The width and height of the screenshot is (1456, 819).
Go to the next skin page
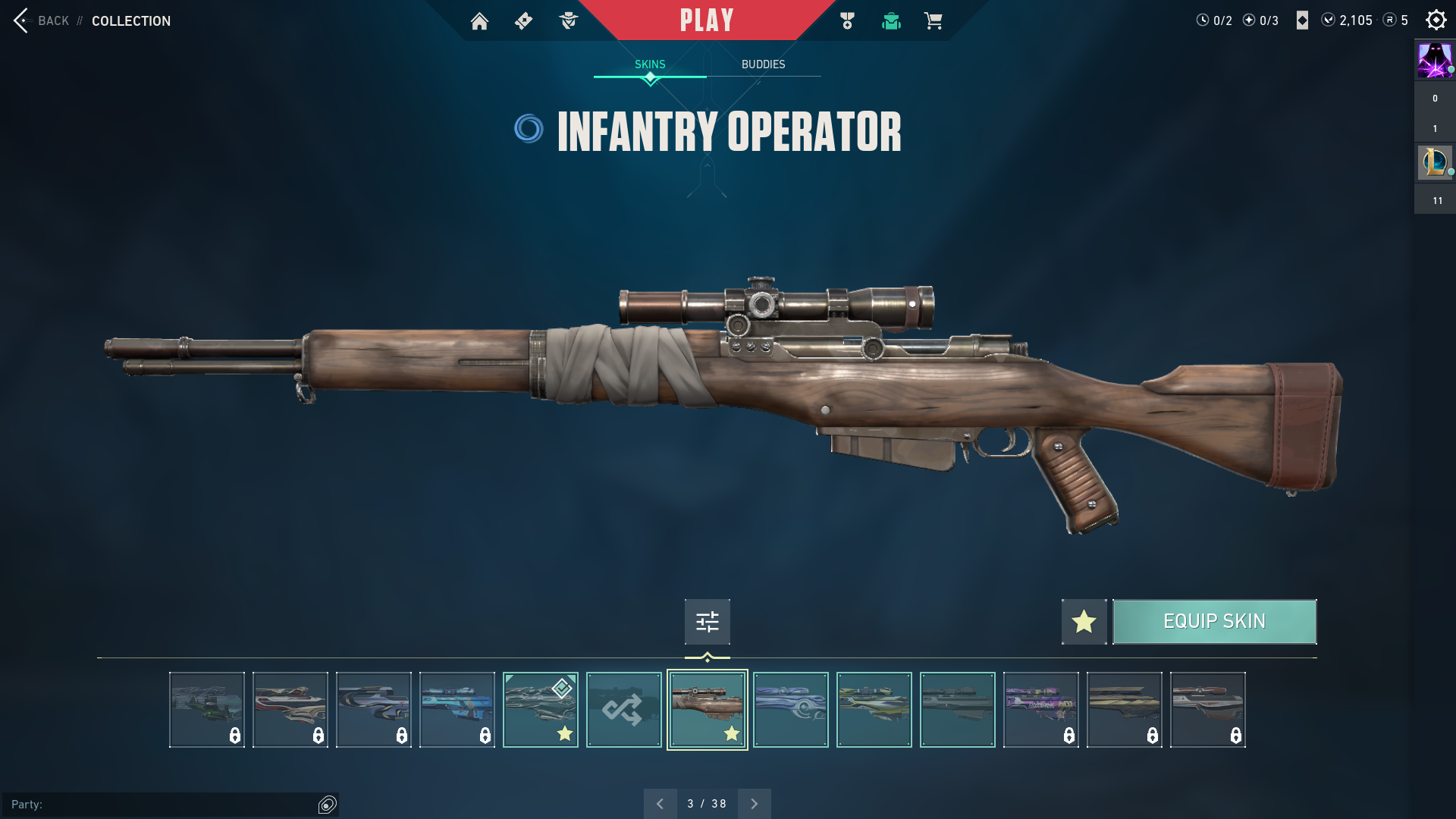click(754, 804)
